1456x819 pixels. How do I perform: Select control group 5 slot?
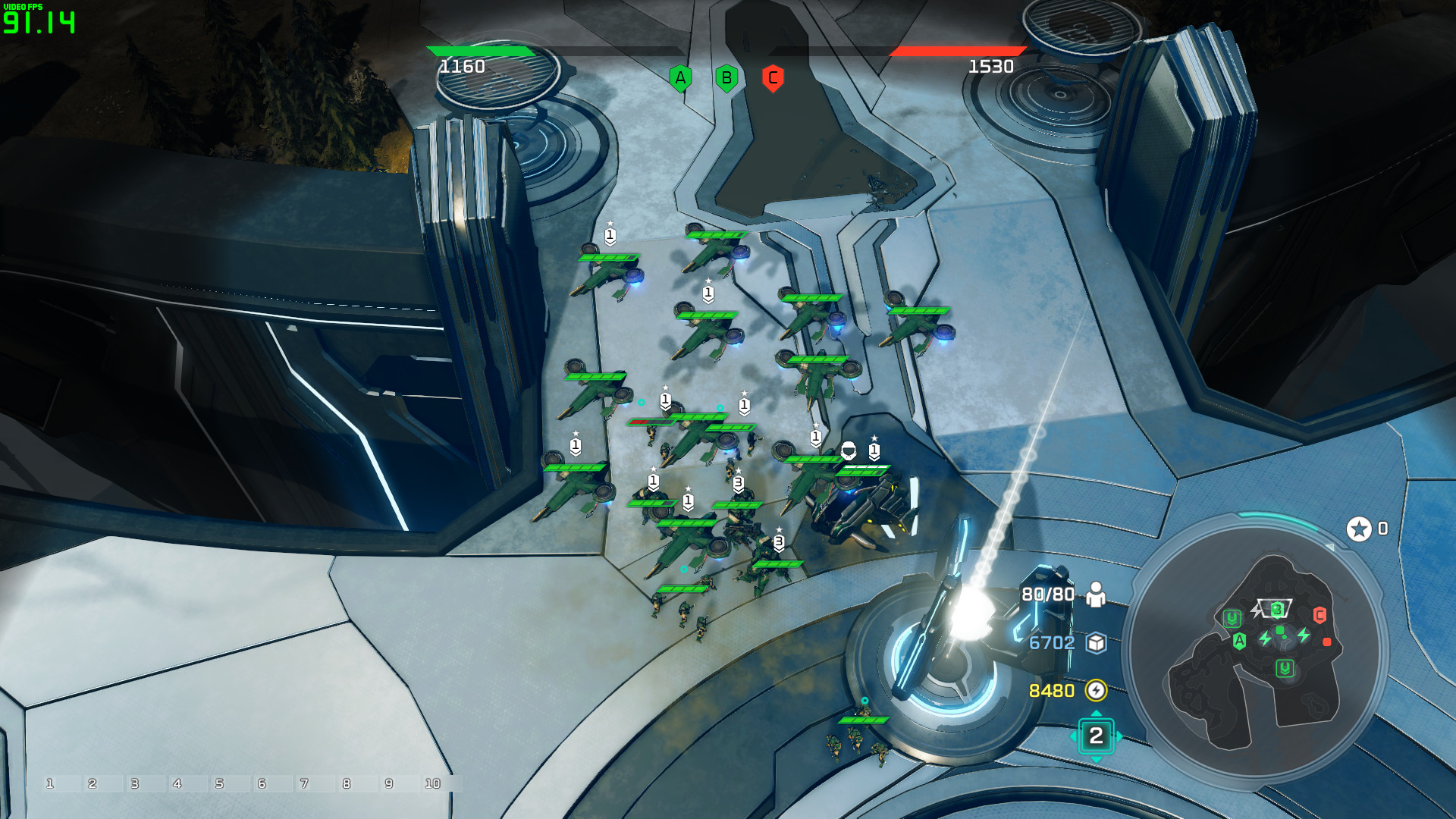(220, 783)
